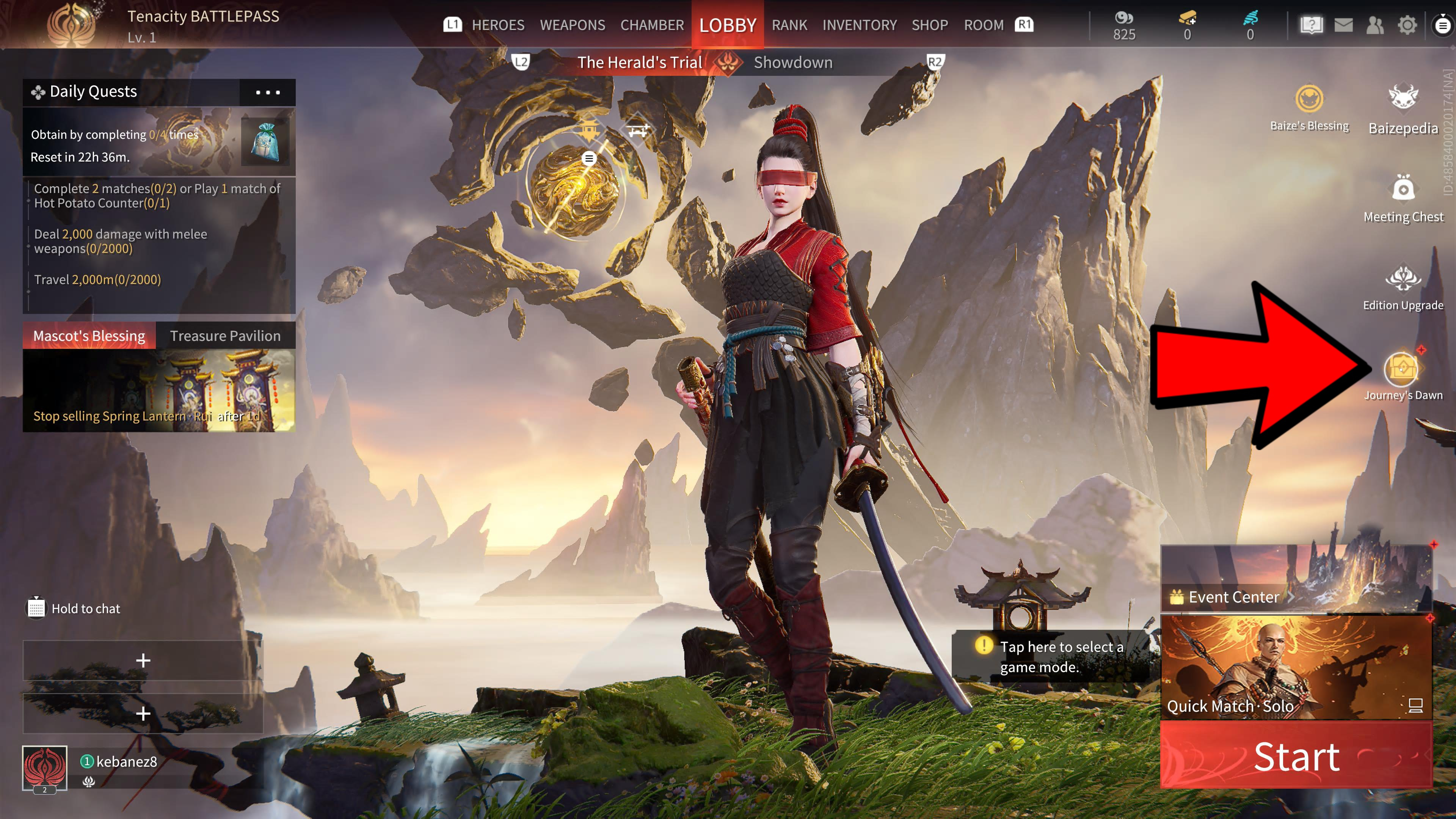Open Baizepedia
1456x819 pixels.
(x=1402, y=99)
